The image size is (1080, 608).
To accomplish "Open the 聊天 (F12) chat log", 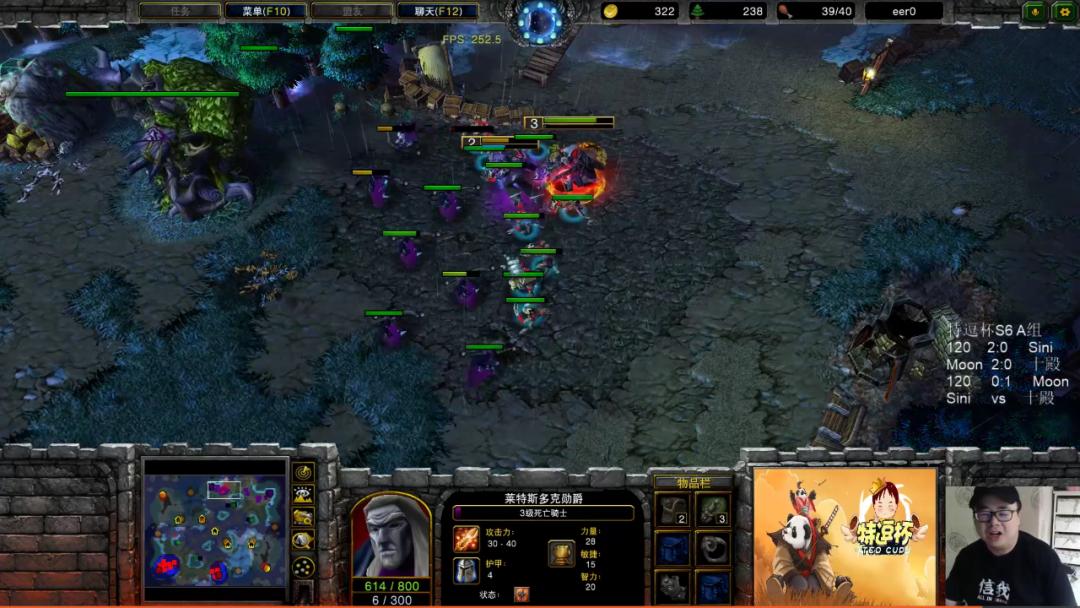I will [x=438, y=11].
